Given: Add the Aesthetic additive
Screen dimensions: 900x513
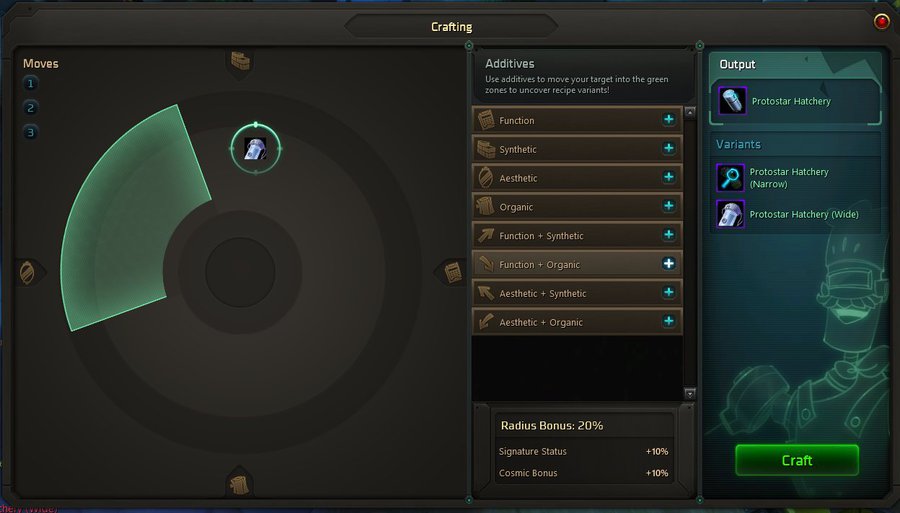Looking at the screenshot, I should click(x=668, y=178).
